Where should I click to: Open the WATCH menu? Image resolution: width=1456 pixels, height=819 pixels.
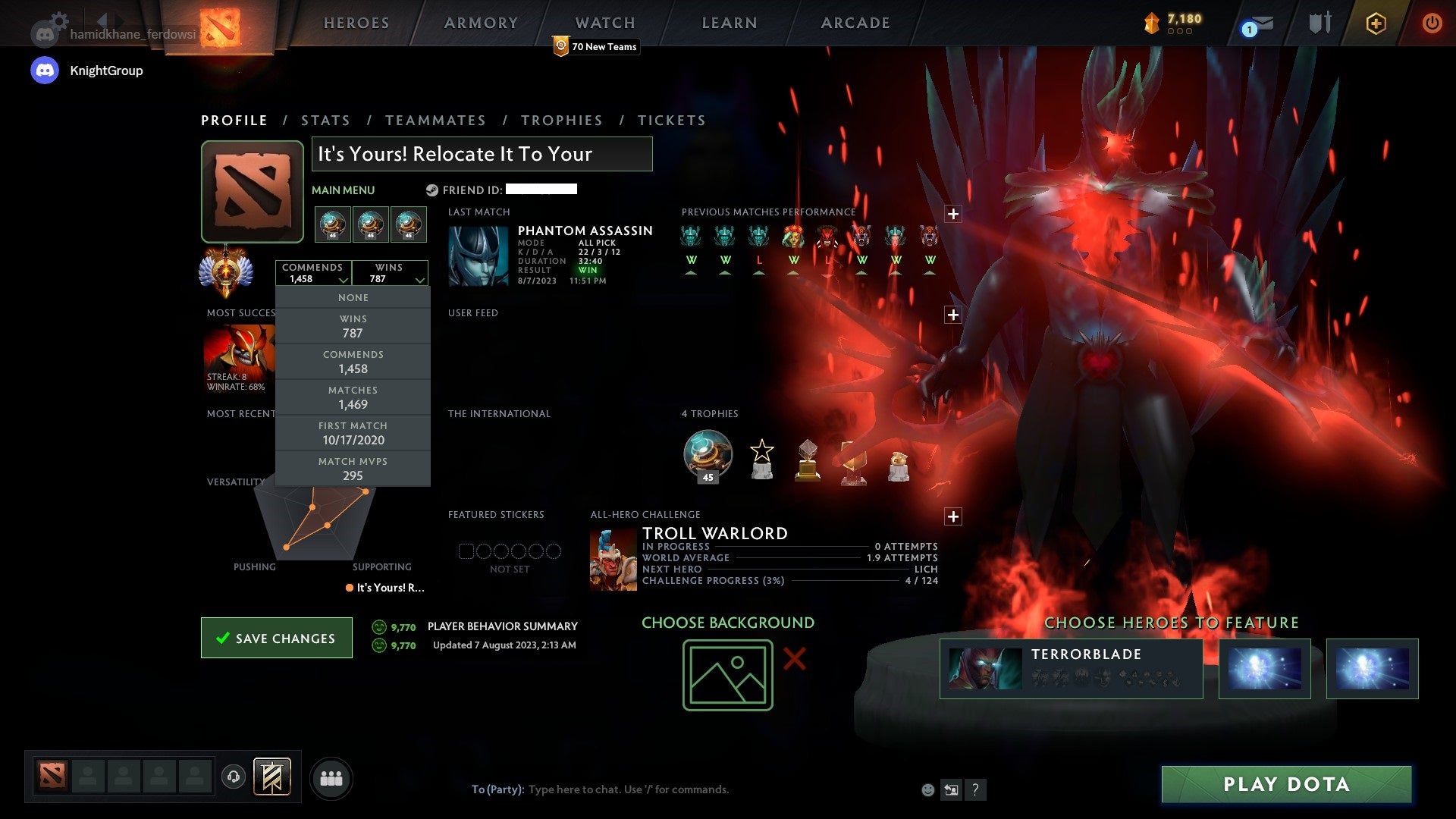[x=604, y=23]
